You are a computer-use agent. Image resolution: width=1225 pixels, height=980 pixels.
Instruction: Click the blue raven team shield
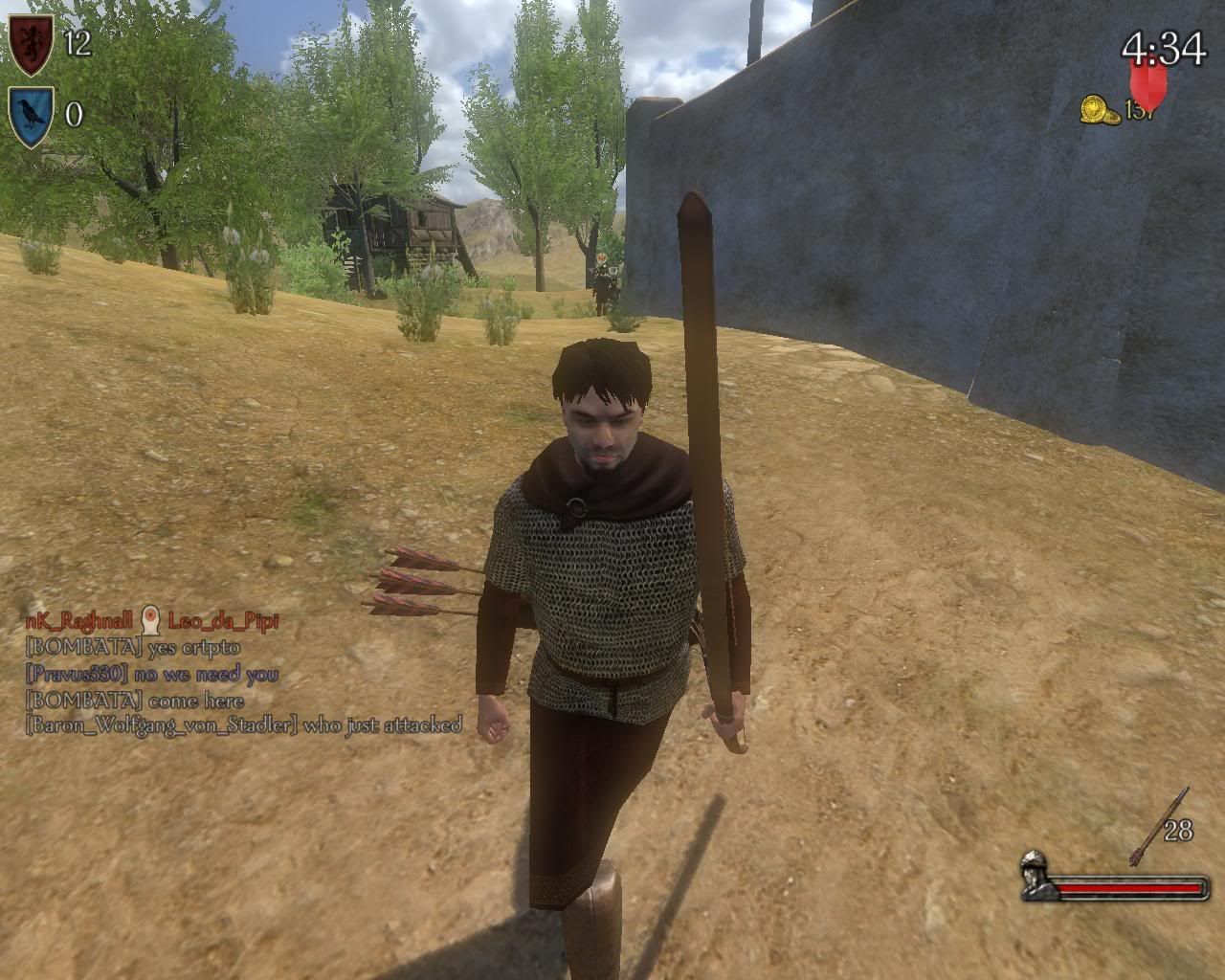pyautogui.click(x=32, y=116)
